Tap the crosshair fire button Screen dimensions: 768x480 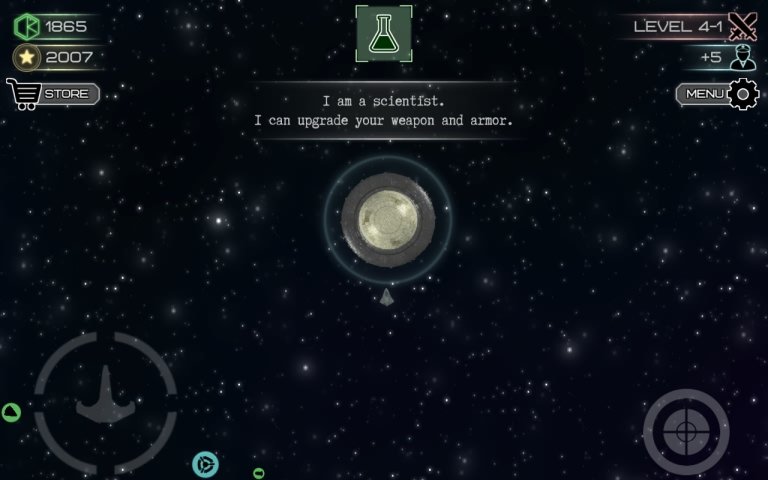(x=686, y=431)
